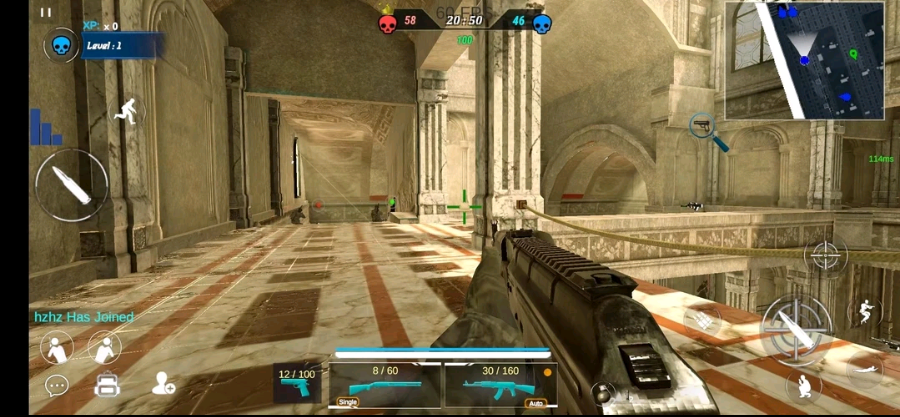
Task: Activate the sprint running-man icon
Action: point(127,109)
